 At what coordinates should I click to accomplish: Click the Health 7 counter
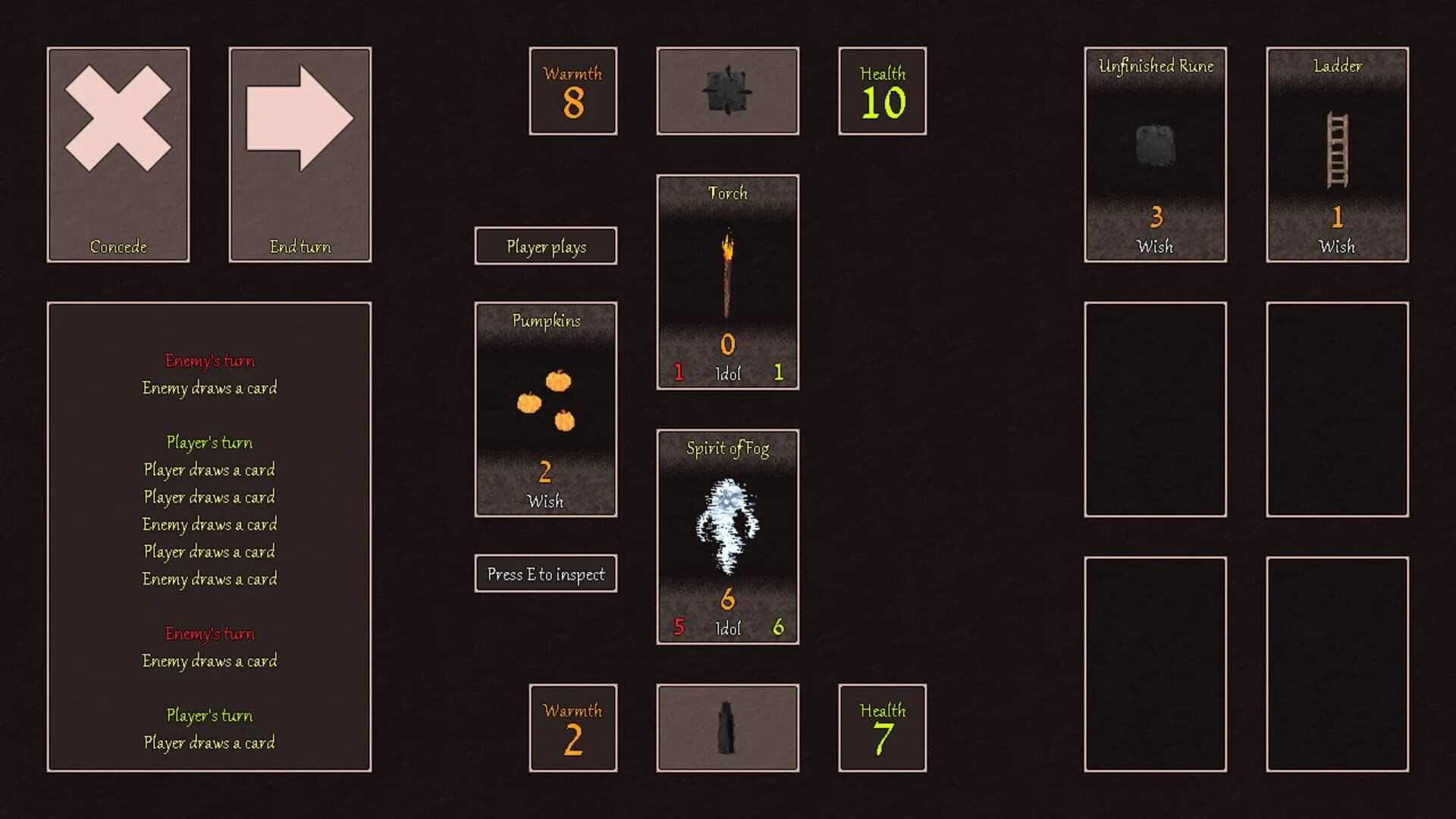click(x=882, y=726)
